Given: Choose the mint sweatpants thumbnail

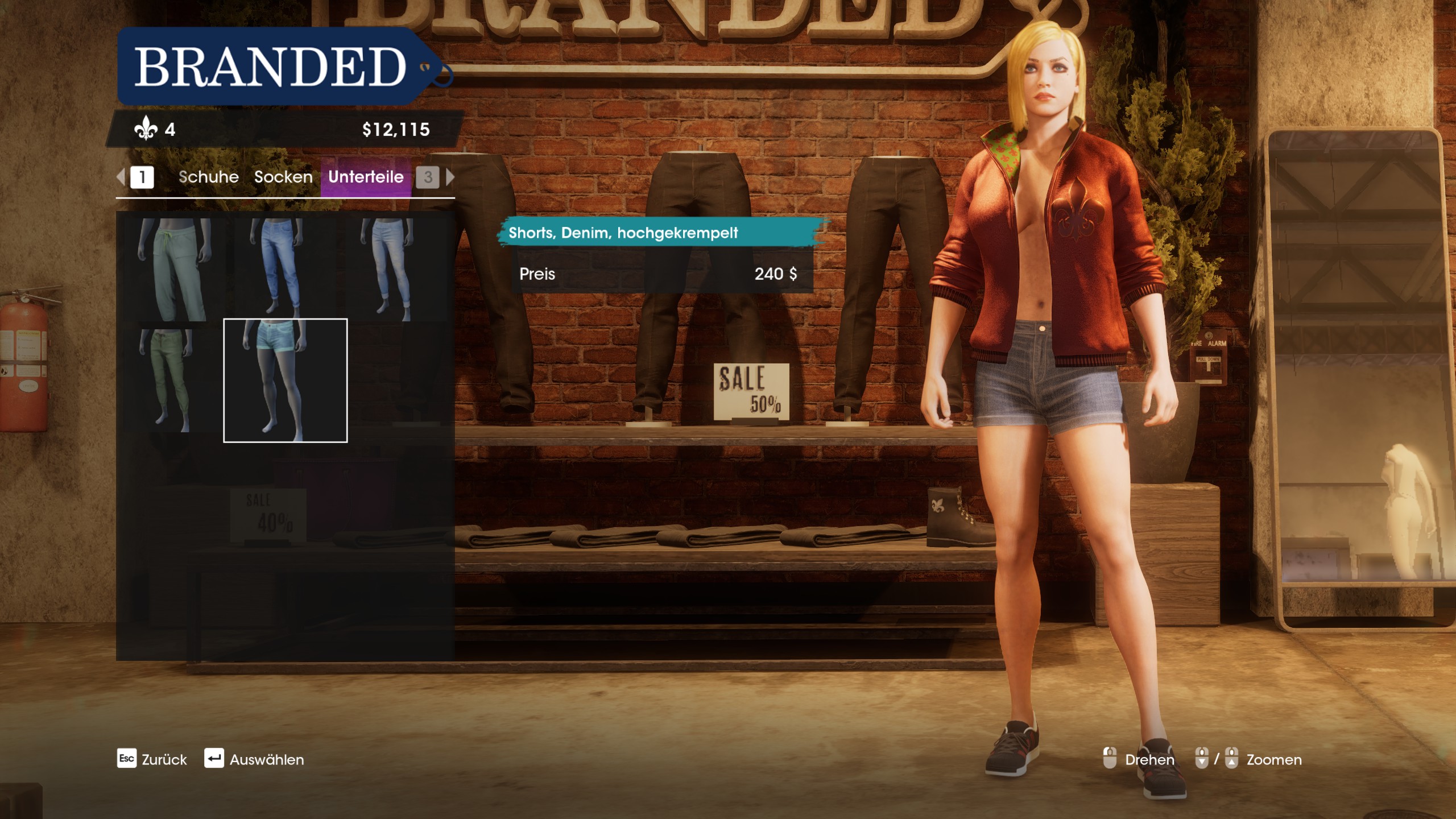Looking at the screenshot, I should pos(174,269).
